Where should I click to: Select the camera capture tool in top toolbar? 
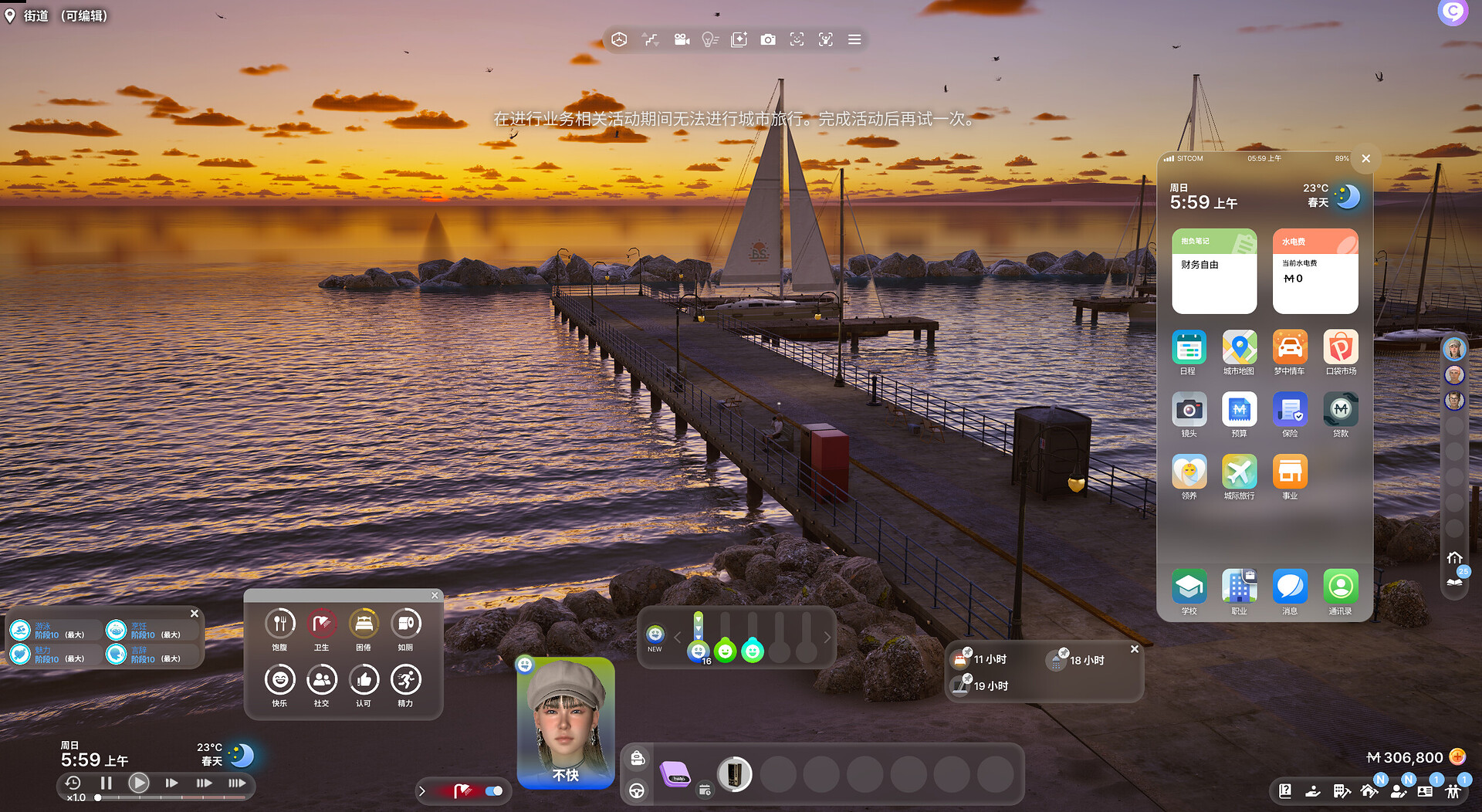(x=768, y=39)
